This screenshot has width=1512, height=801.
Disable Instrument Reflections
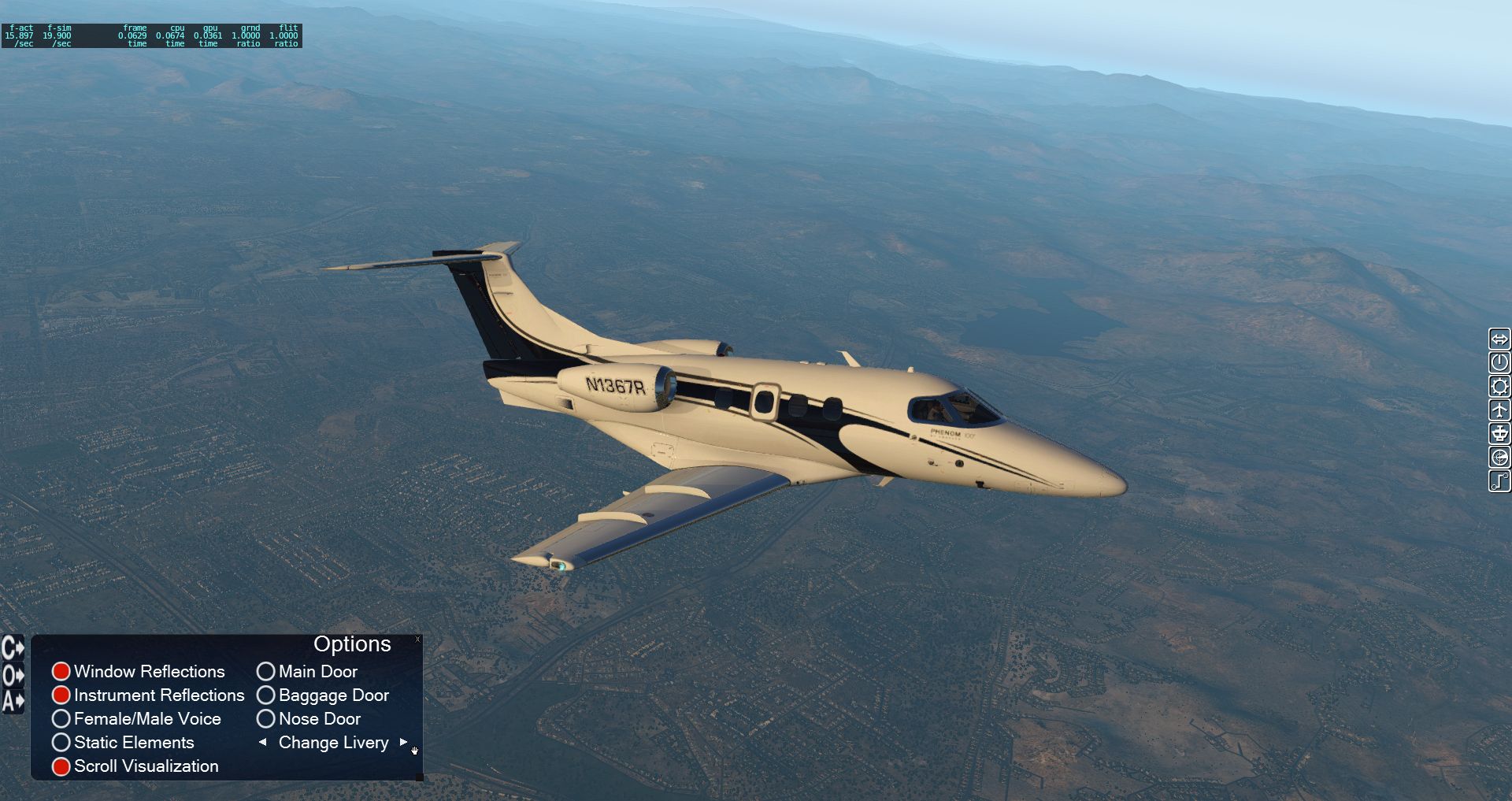pyautogui.click(x=61, y=695)
